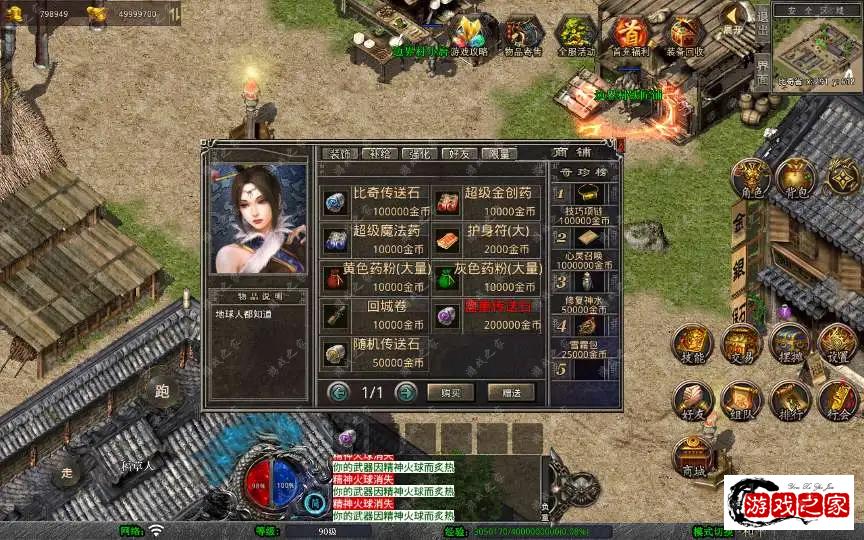Select the 超级金创药 potion

486,200
